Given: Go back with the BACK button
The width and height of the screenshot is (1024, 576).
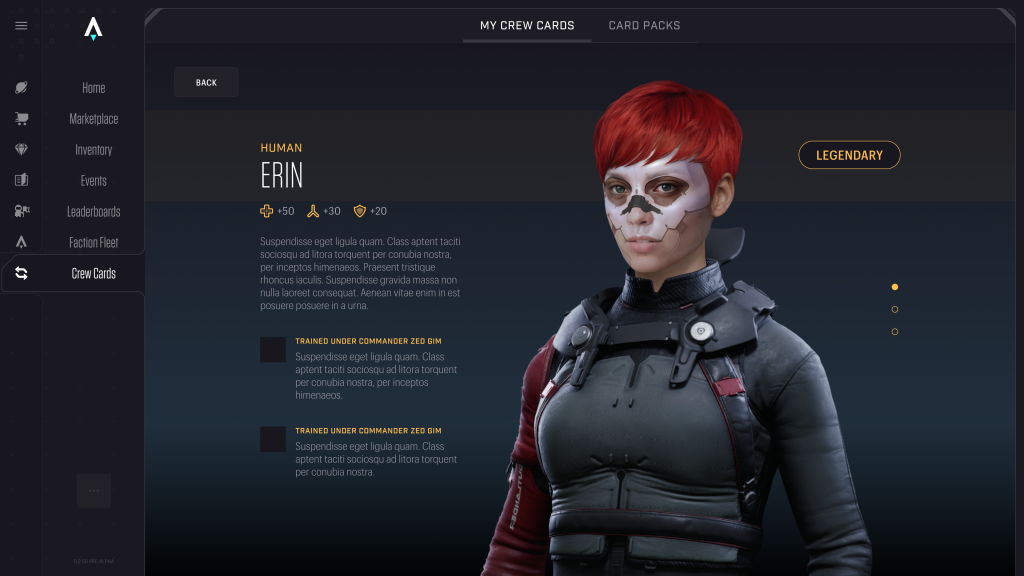Looking at the screenshot, I should (206, 82).
